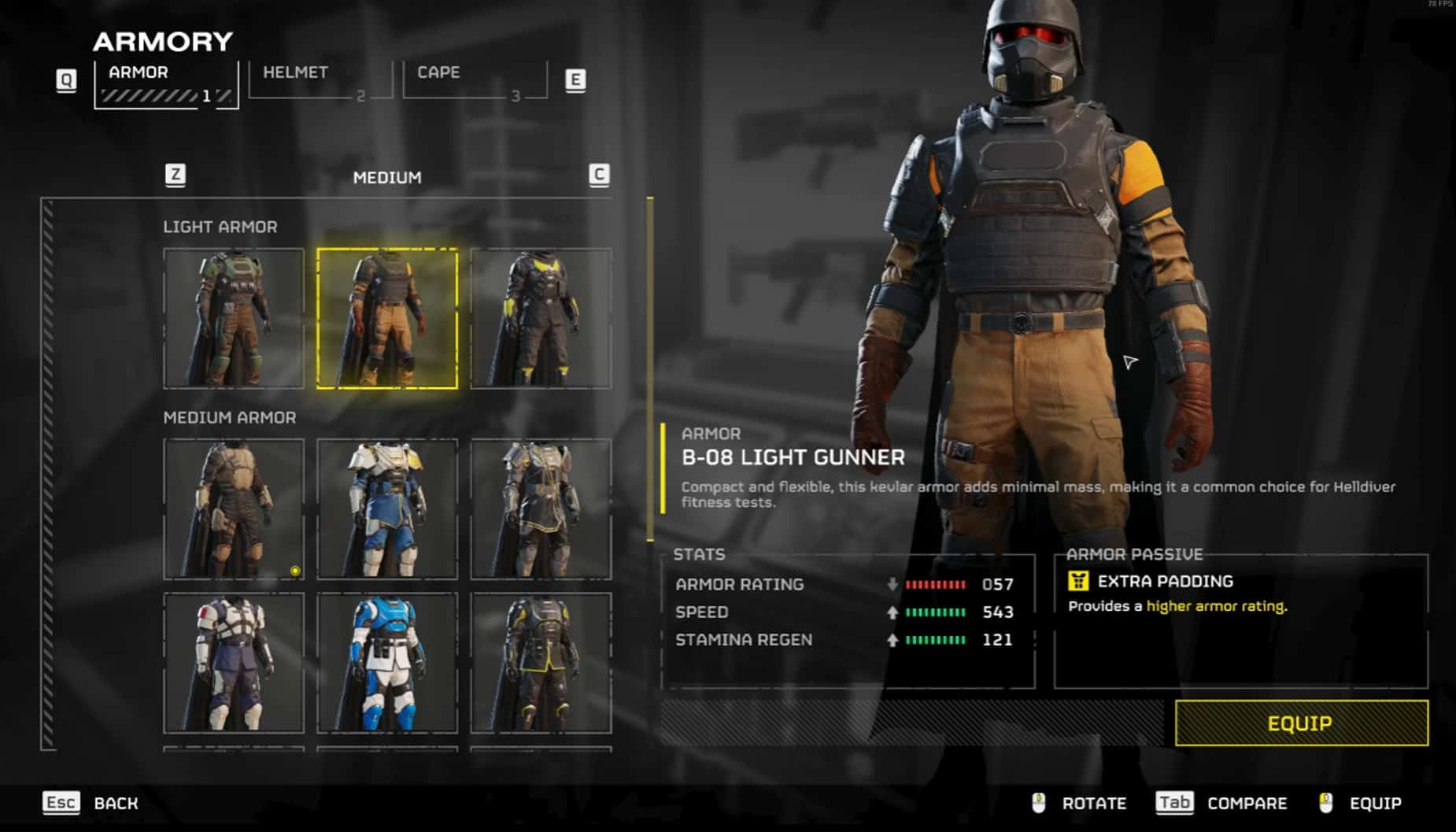Select the highlighted orange-pants light armor
The width and height of the screenshot is (1456, 832).
pyautogui.click(x=387, y=318)
